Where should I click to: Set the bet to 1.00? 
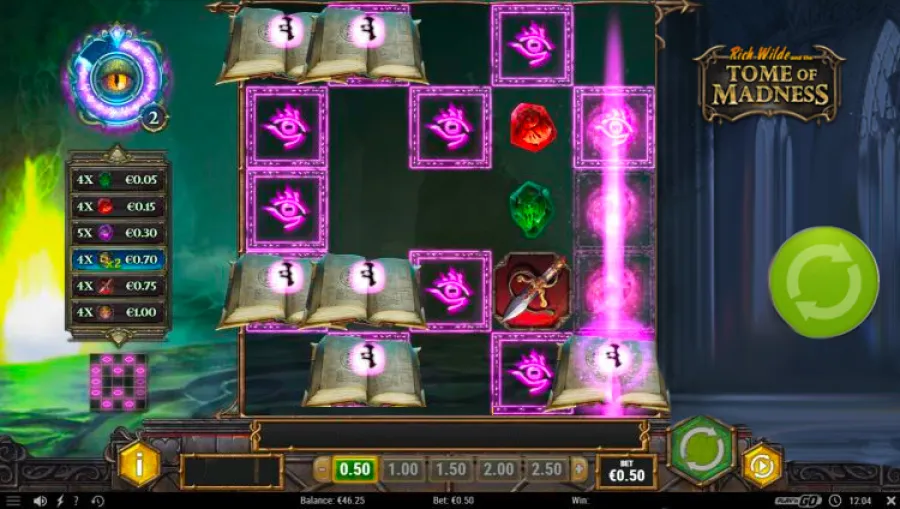(x=402, y=469)
